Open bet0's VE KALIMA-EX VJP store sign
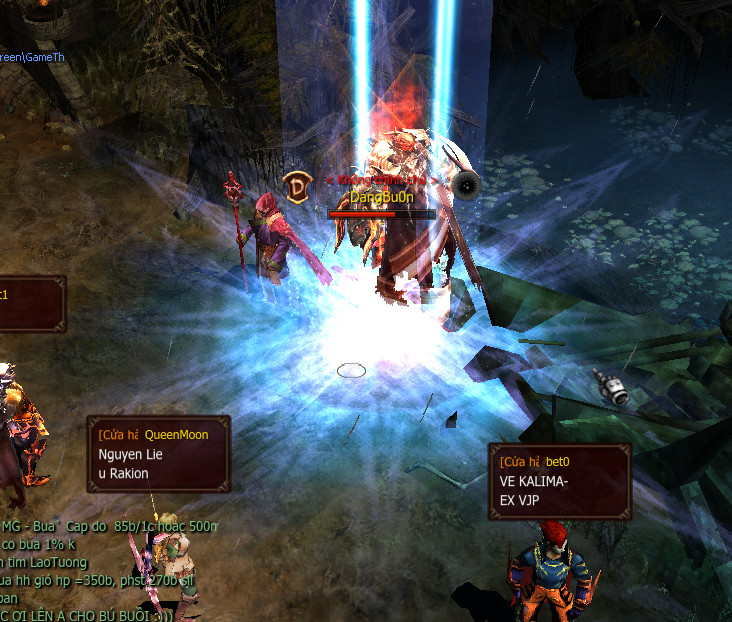The height and width of the screenshot is (622, 732). 559,482
